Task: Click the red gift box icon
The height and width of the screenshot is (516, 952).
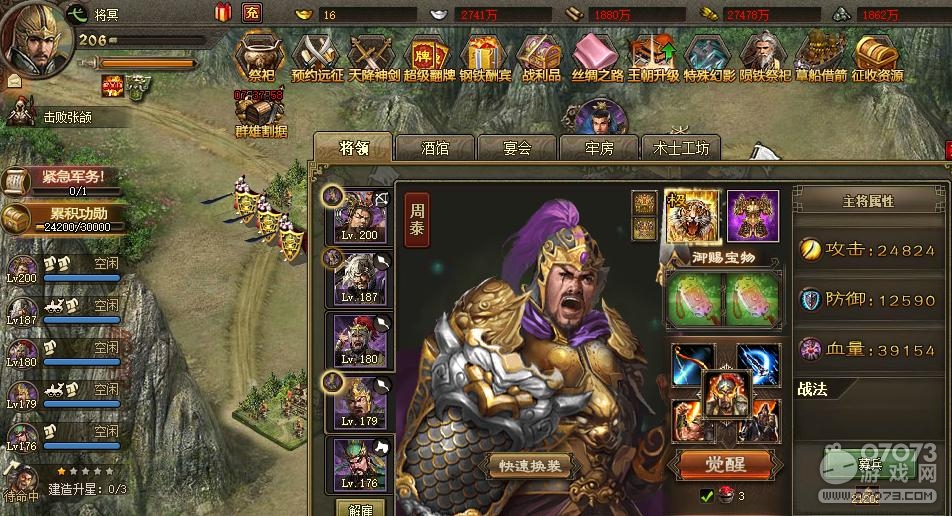Action: point(223,13)
